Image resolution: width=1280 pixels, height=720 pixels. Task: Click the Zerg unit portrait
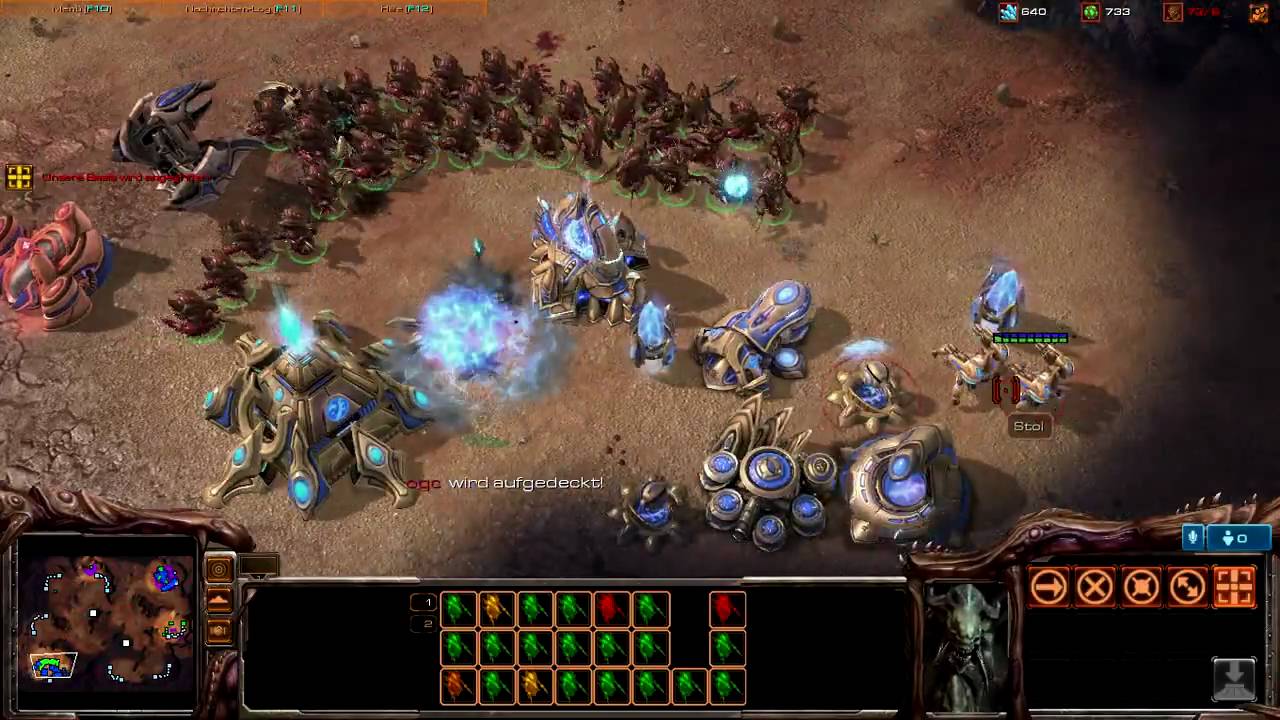[966, 645]
